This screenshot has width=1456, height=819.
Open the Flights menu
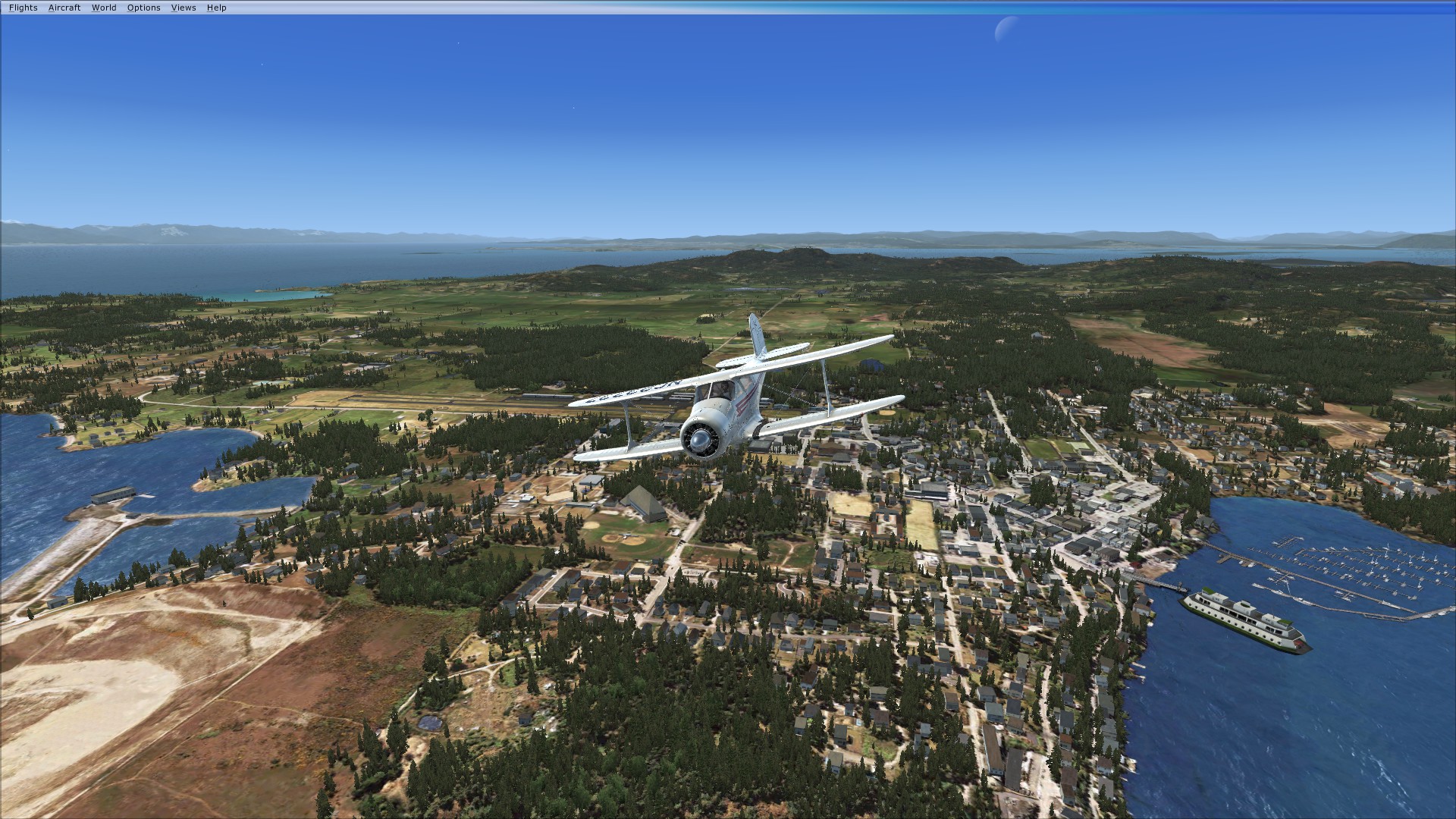[22, 7]
